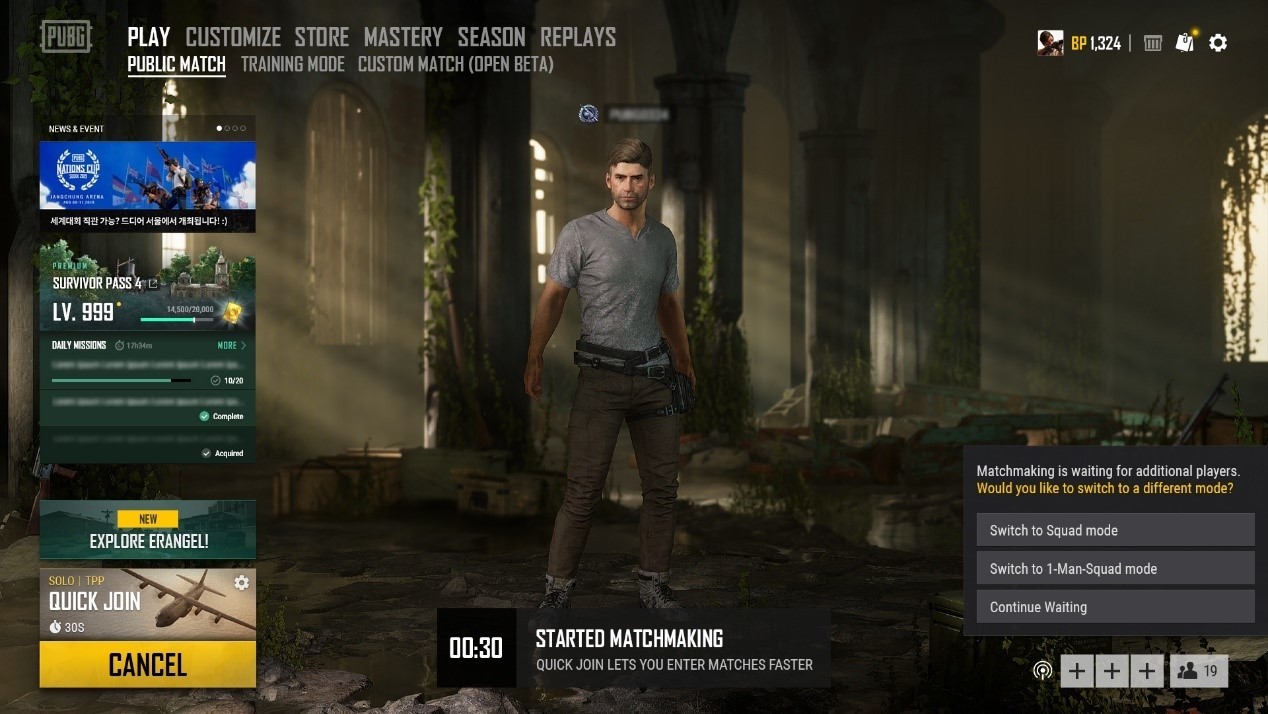The height and width of the screenshot is (714, 1268).
Task: Choose Switch to 1-Man-Squad mode
Action: [x=1115, y=568]
